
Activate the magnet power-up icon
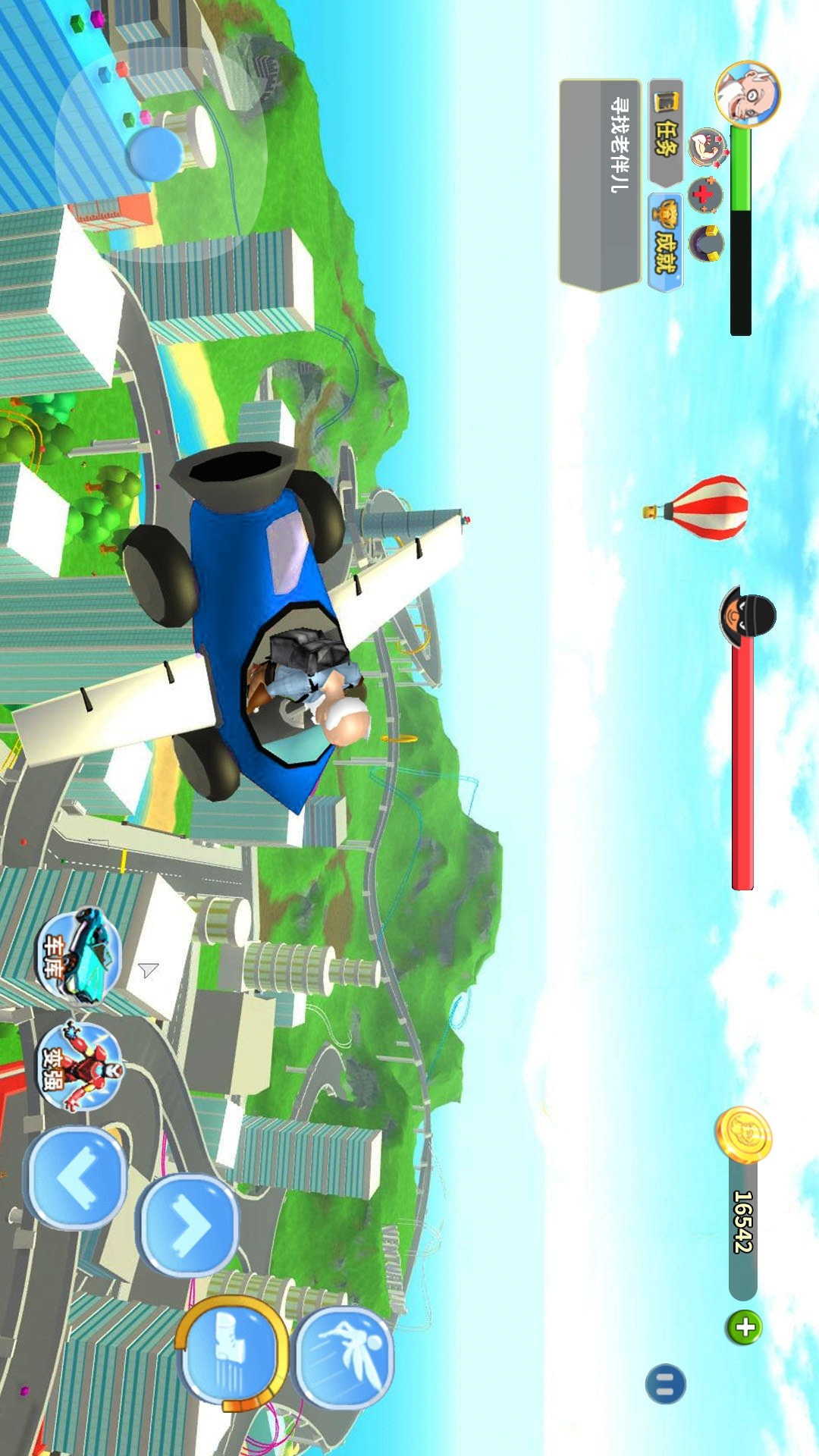(706, 244)
